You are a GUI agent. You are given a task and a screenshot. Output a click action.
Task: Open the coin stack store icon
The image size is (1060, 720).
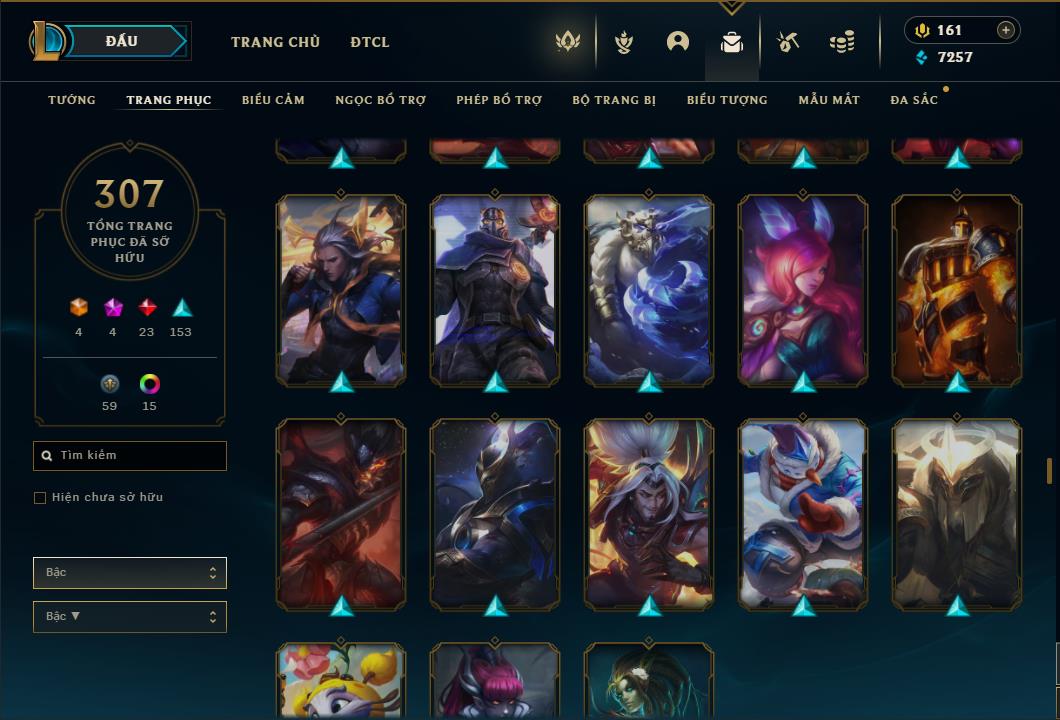pos(842,42)
